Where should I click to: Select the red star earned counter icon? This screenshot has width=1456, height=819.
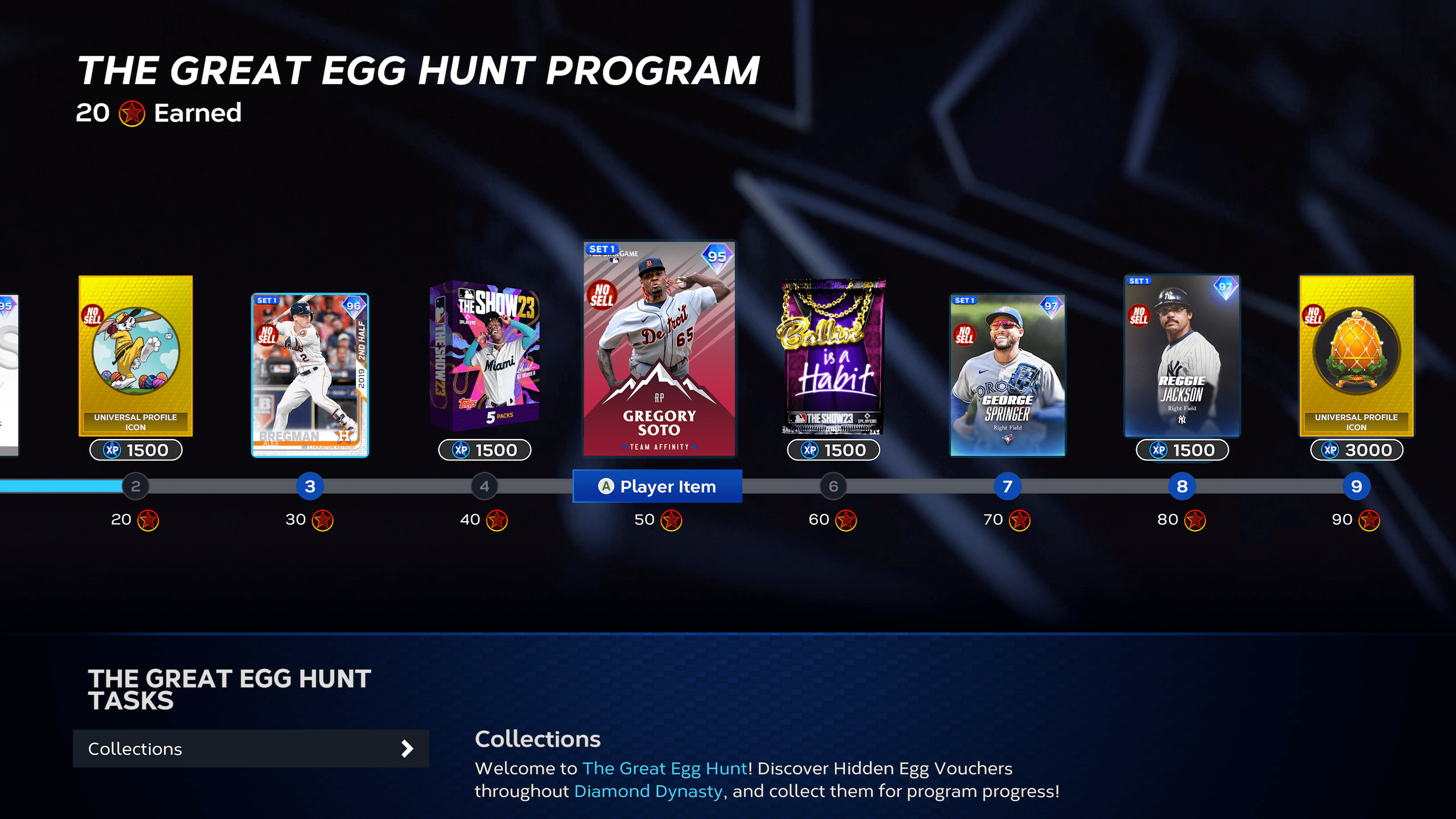(132, 113)
